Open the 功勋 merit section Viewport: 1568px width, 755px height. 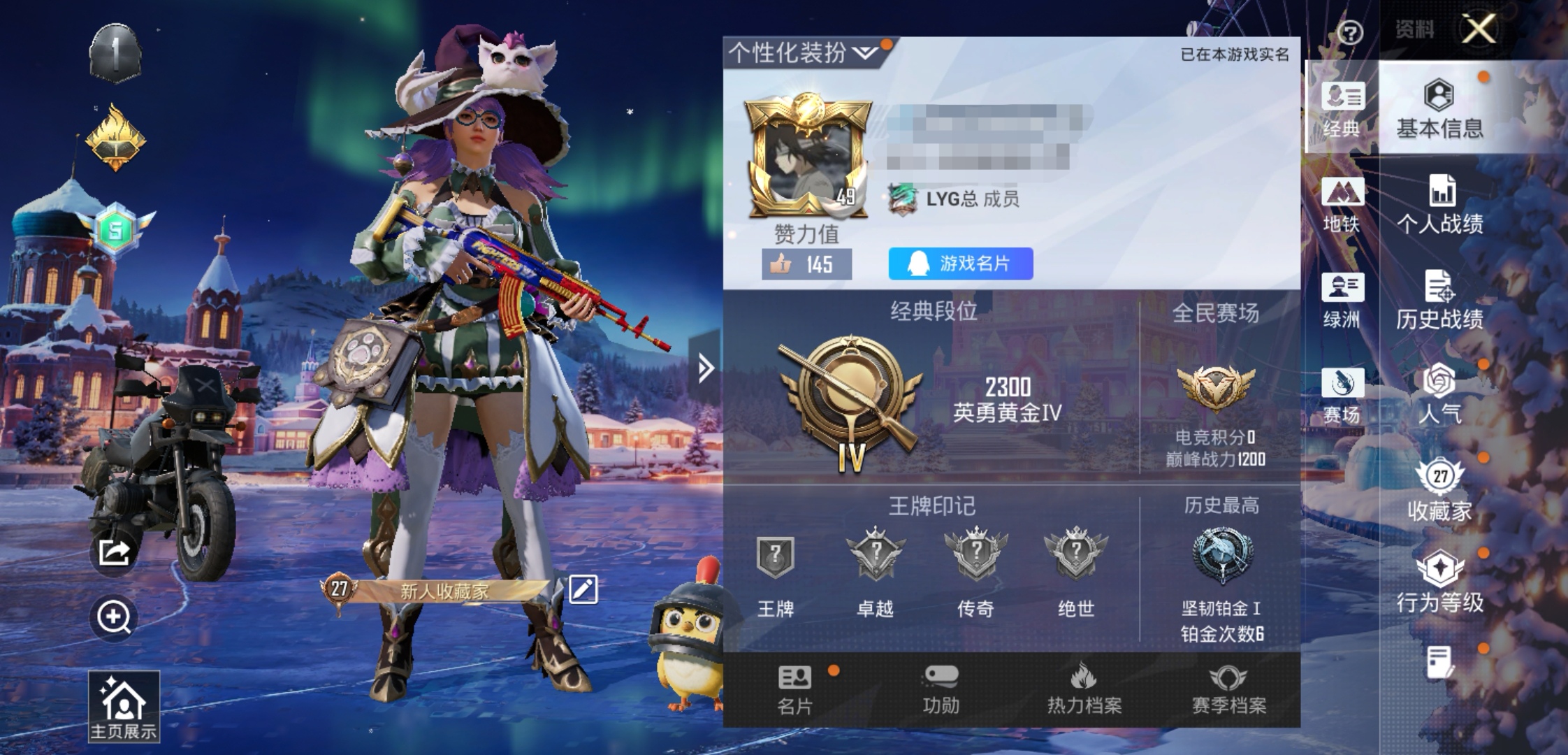[x=941, y=690]
